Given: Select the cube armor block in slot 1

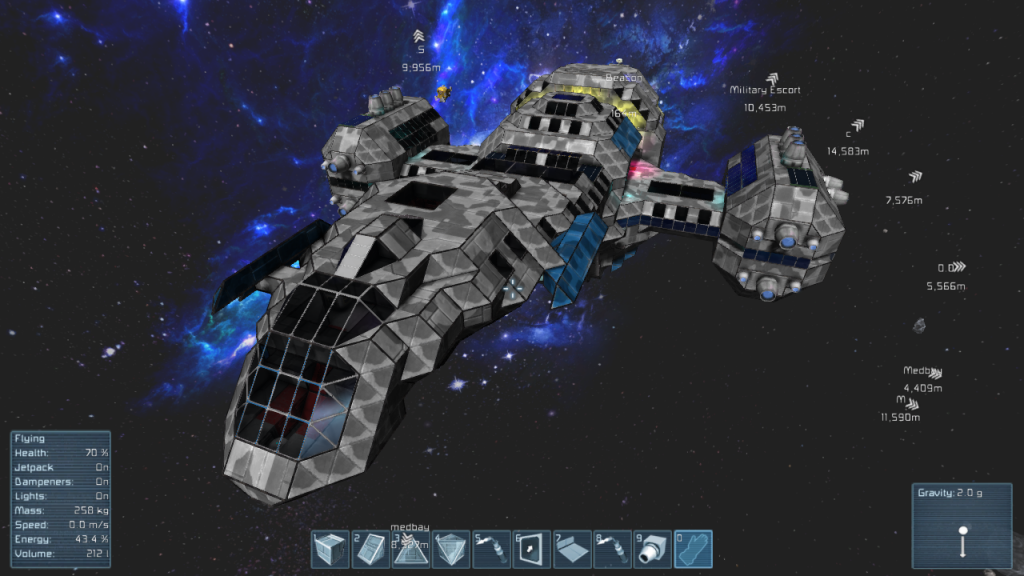Looking at the screenshot, I should pos(330,549).
